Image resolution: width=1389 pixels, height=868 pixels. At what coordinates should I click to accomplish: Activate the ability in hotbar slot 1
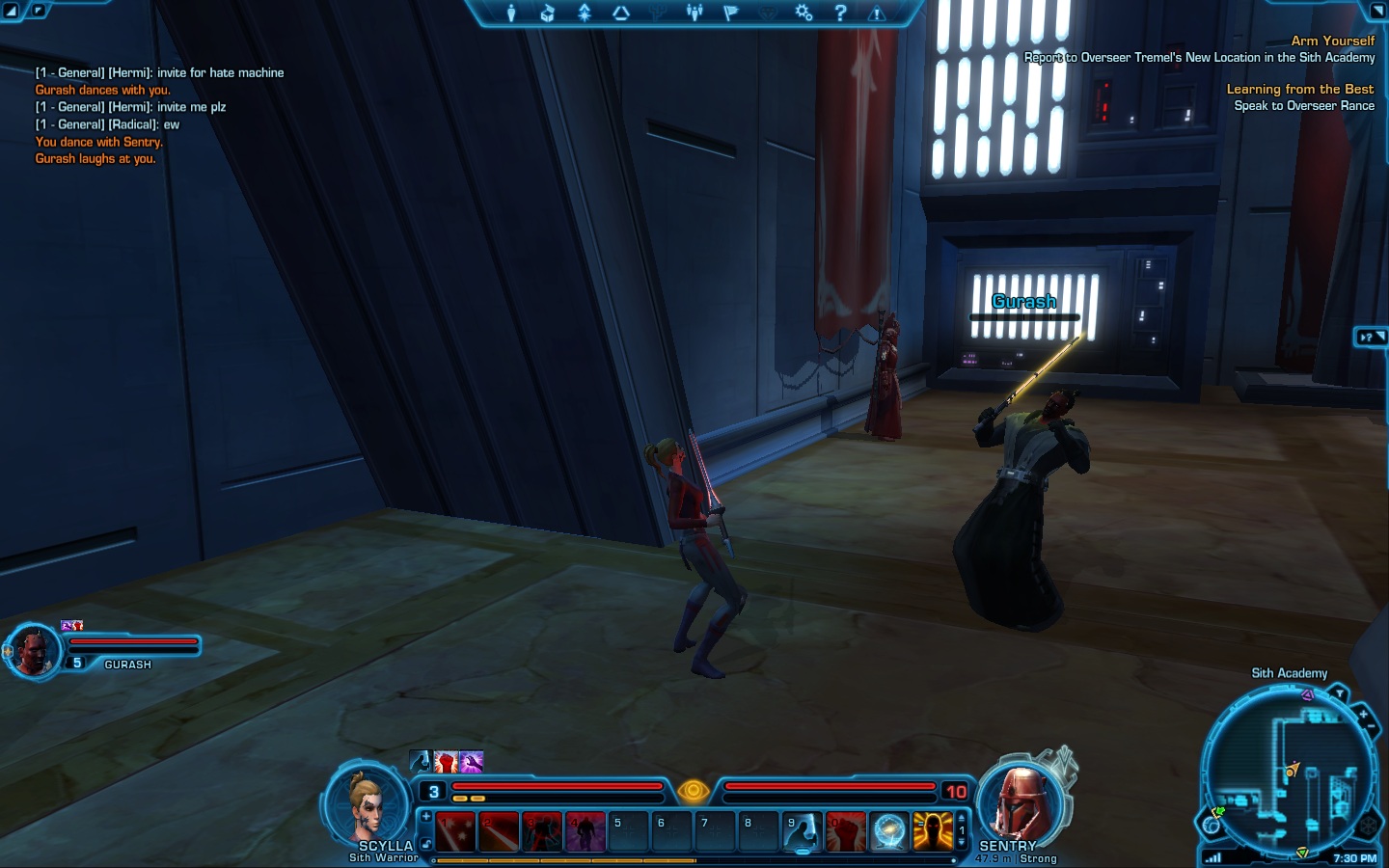tap(455, 831)
